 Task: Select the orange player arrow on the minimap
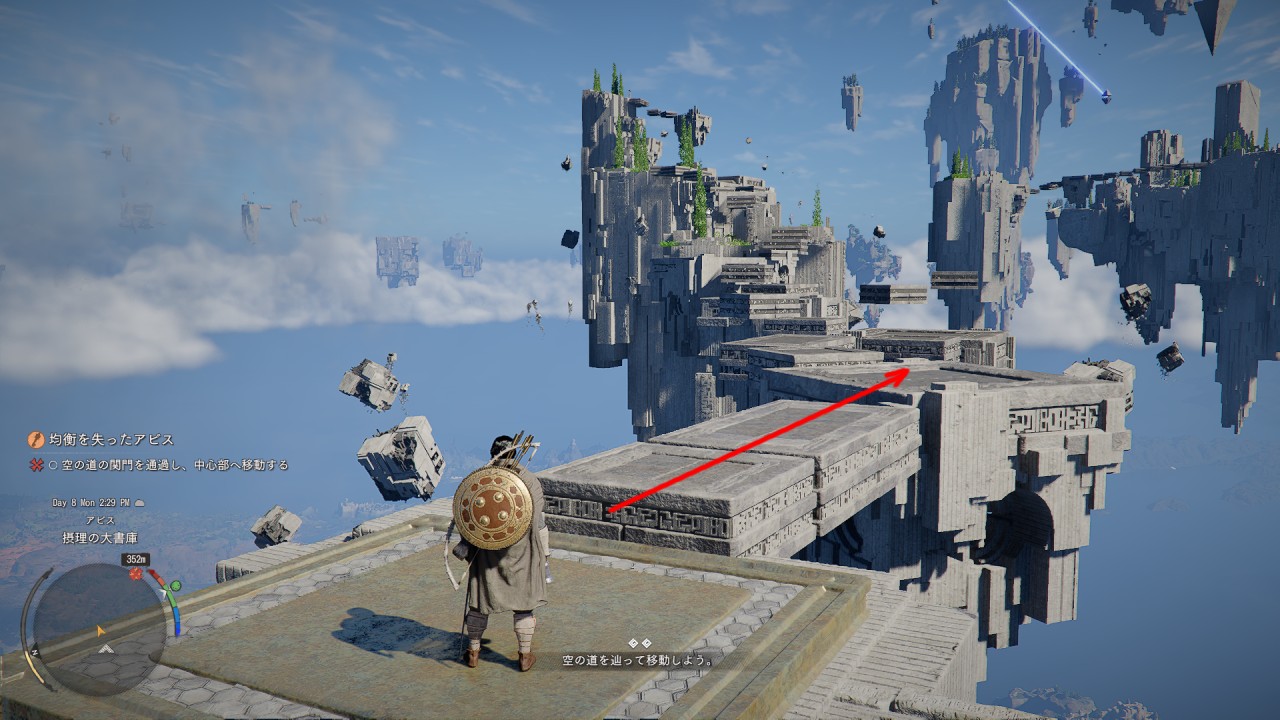[101, 631]
